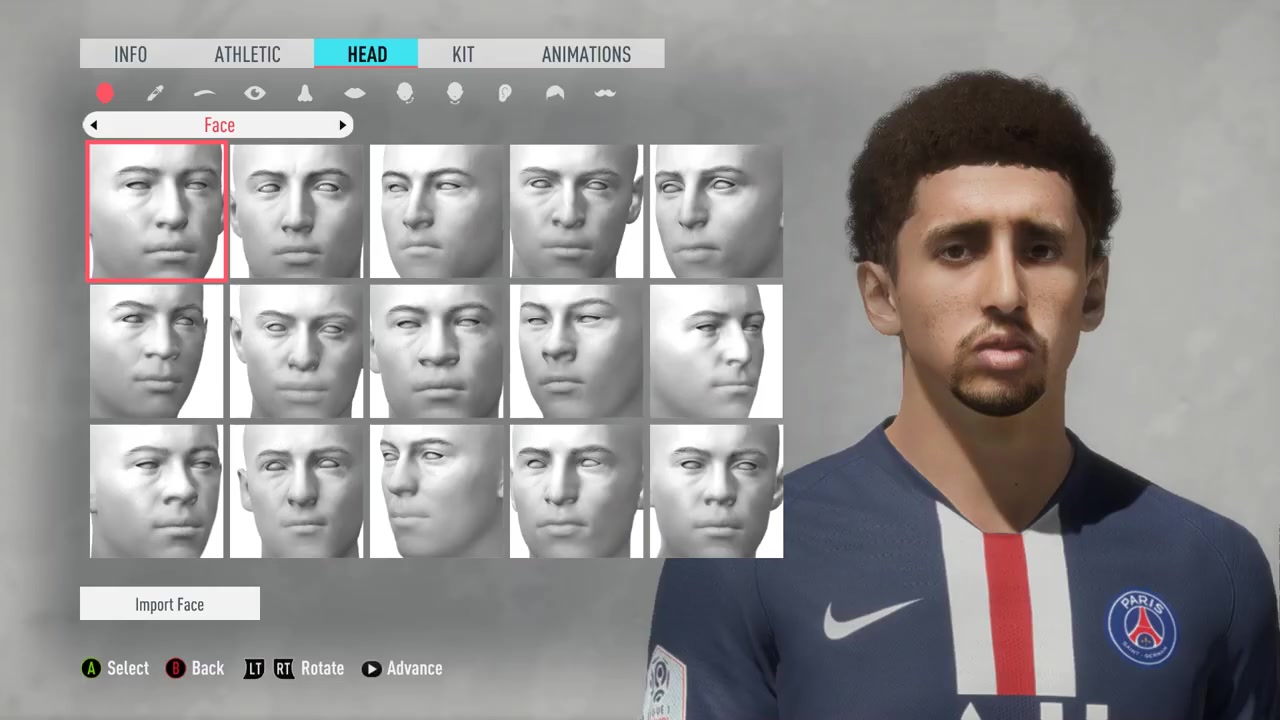
Task: Select the currently highlighted face thumbnail
Action: click(x=157, y=212)
